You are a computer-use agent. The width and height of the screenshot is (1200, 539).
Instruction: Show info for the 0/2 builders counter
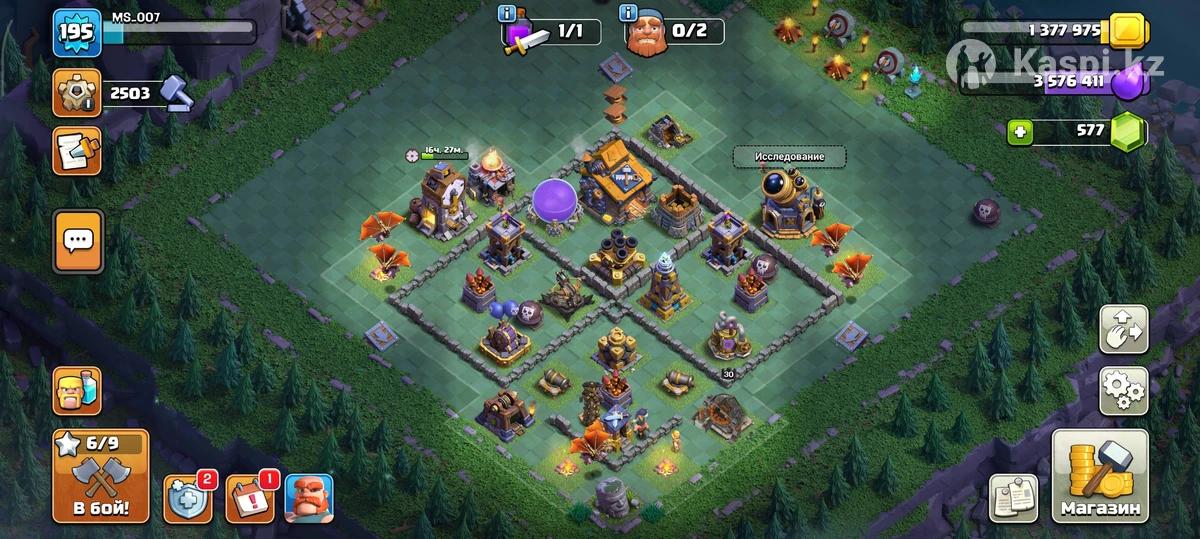tap(630, 14)
